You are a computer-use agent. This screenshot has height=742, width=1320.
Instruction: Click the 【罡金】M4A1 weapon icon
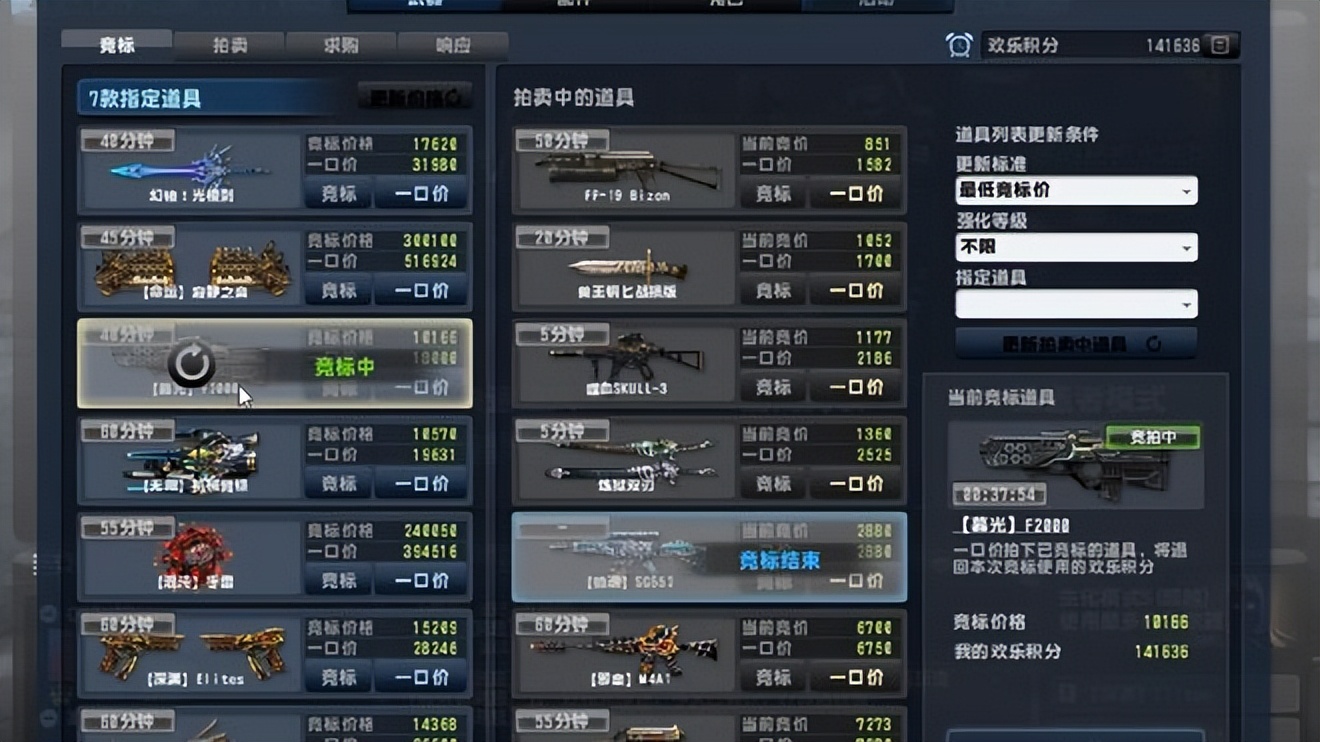coord(623,650)
